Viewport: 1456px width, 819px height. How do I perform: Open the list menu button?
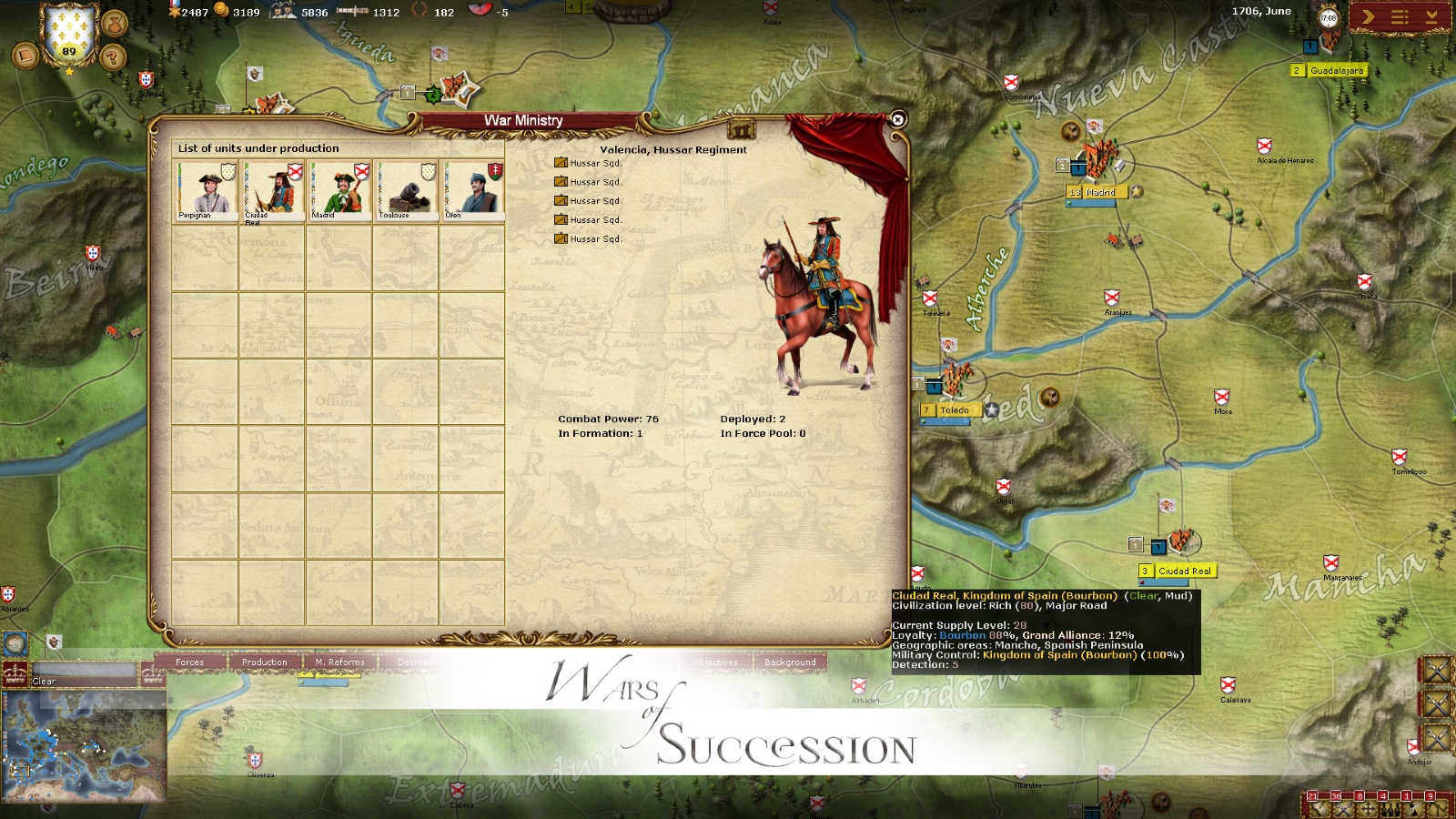(x=1400, y=16)
